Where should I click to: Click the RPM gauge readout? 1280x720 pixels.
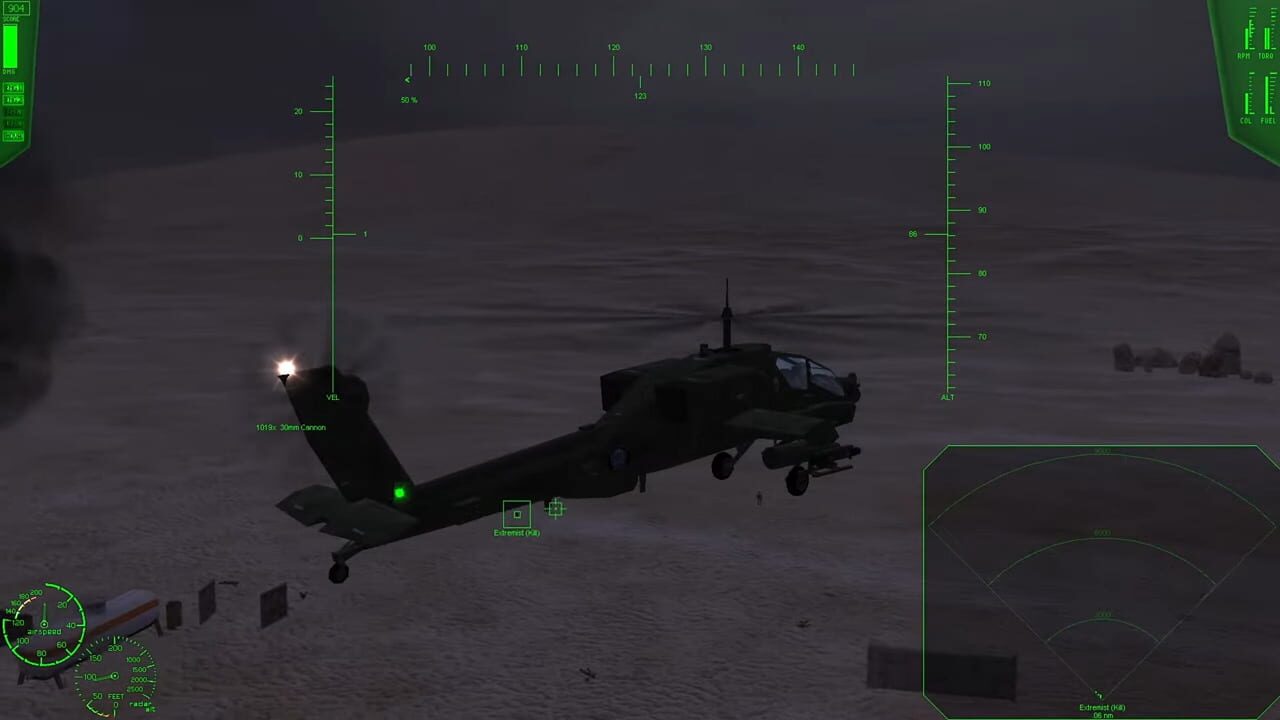(1245, 38)
